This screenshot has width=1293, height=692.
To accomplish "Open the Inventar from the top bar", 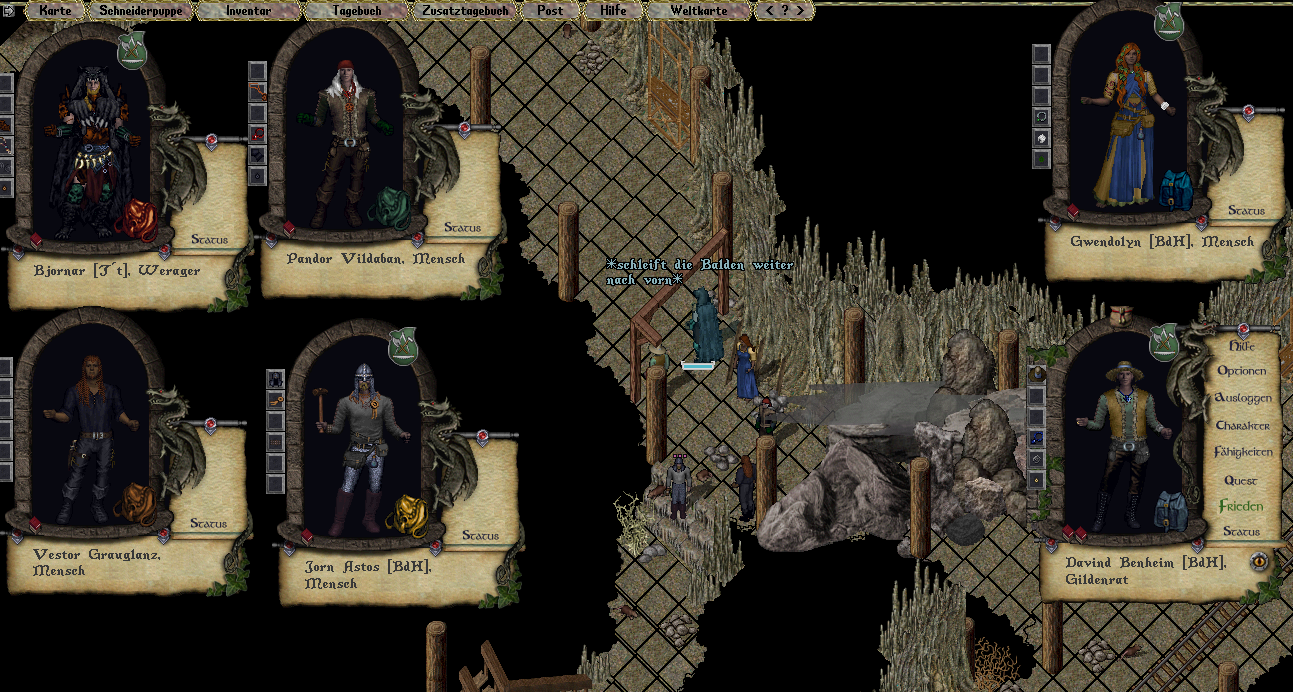I will (x=248, y=11).
